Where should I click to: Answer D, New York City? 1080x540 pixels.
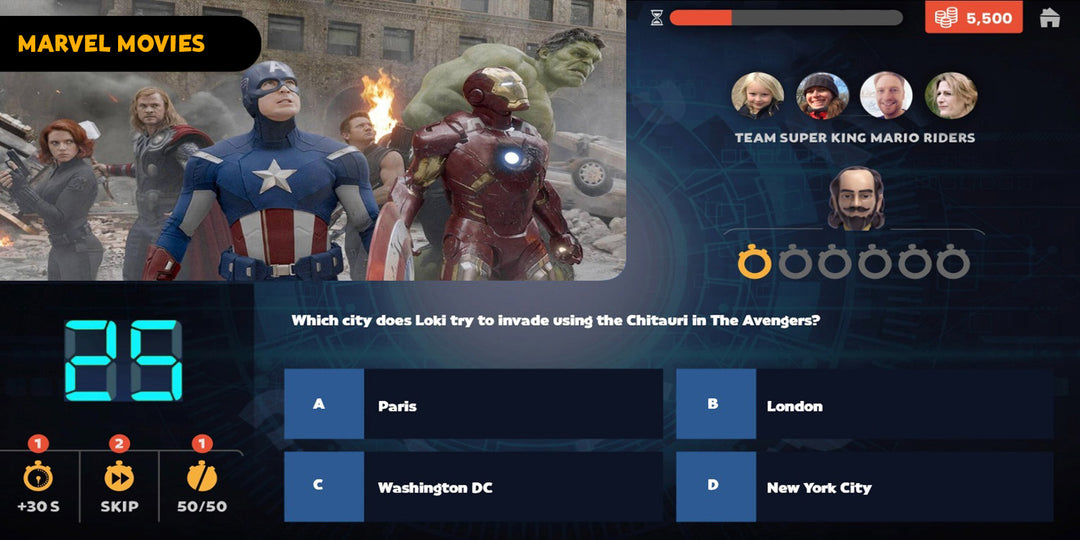864,487
